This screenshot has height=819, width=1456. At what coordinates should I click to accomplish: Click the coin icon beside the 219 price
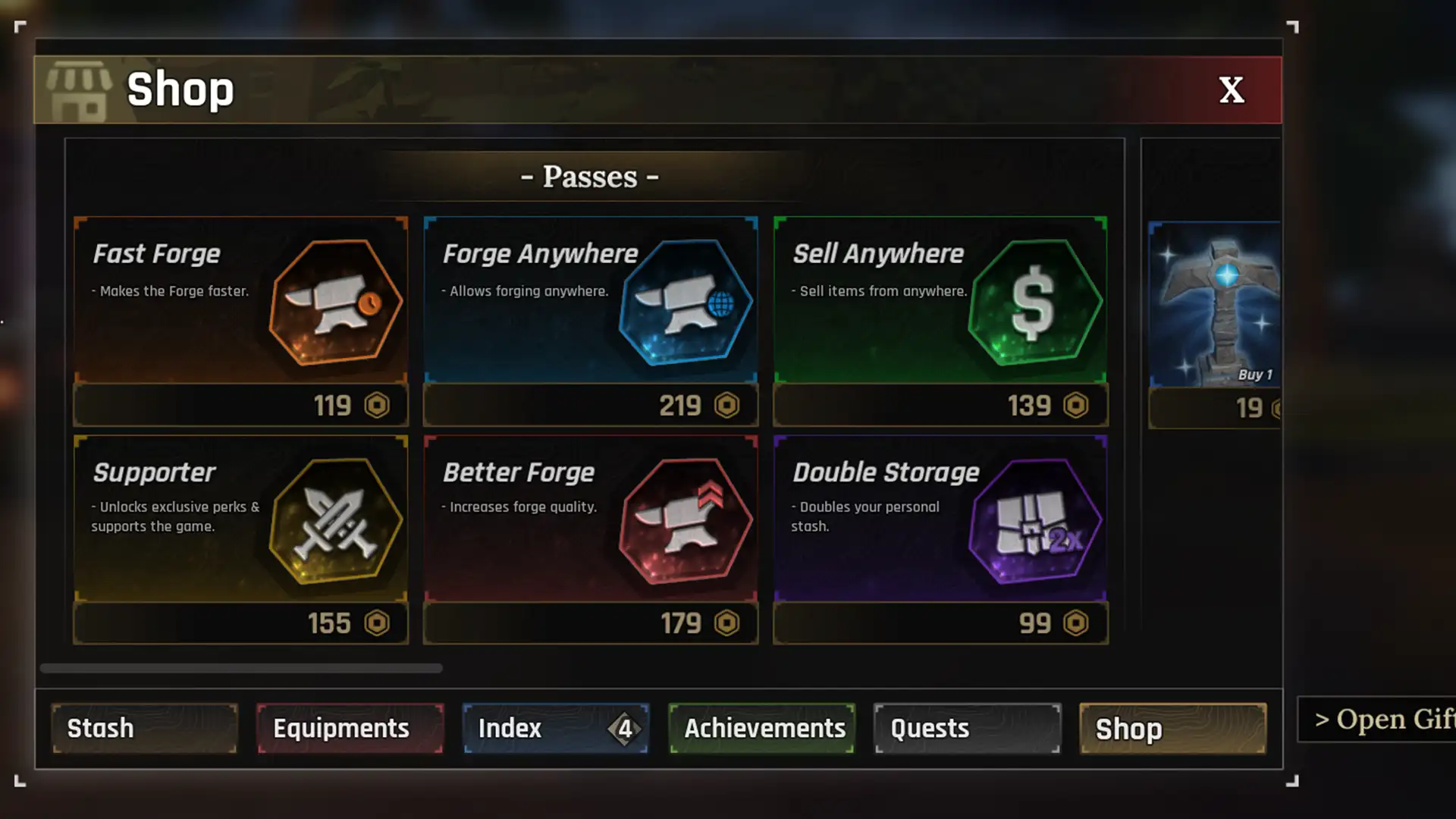tap(726, 405)
